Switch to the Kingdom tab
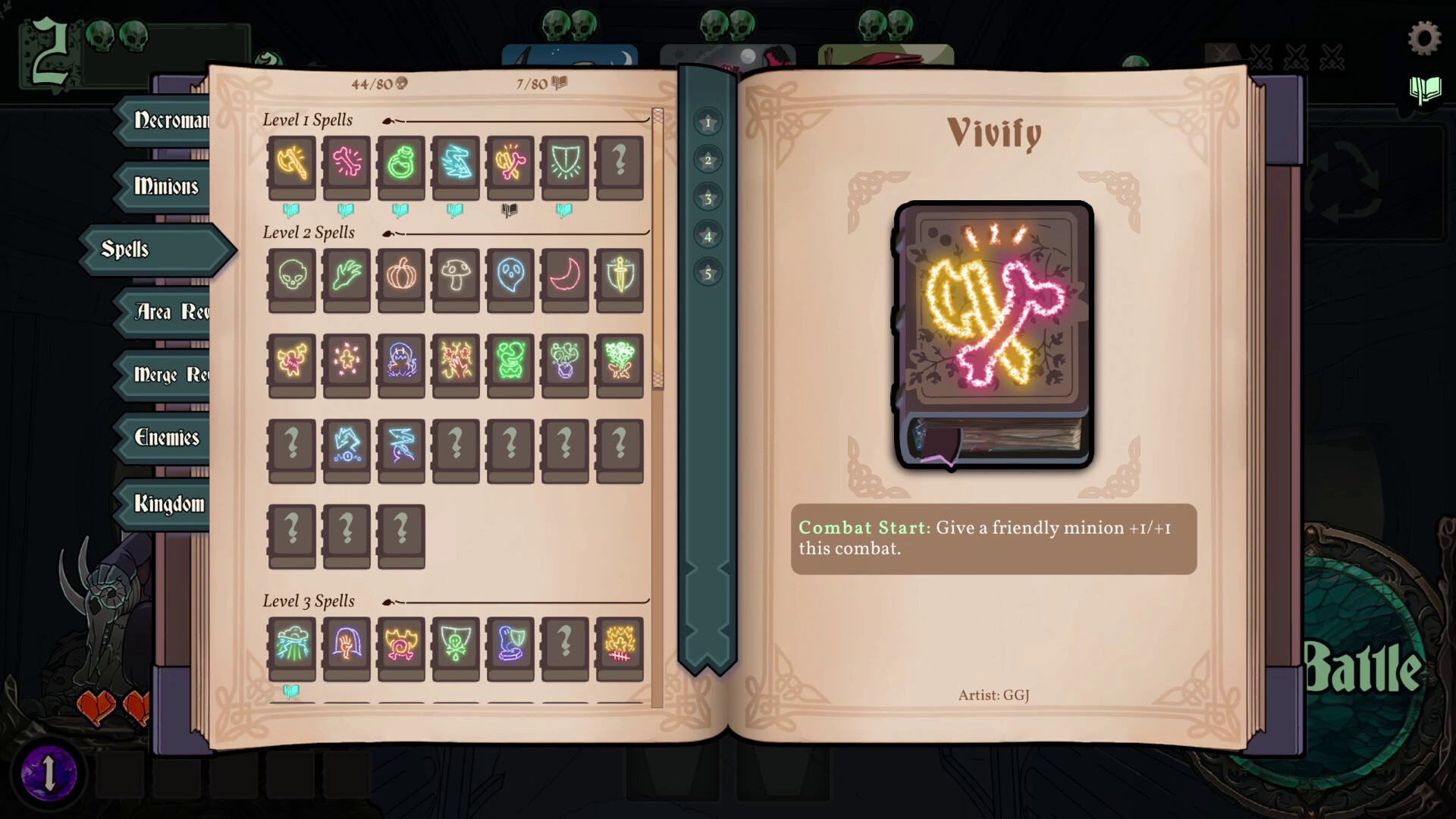Screen dimensions: 1456x819 168,503
